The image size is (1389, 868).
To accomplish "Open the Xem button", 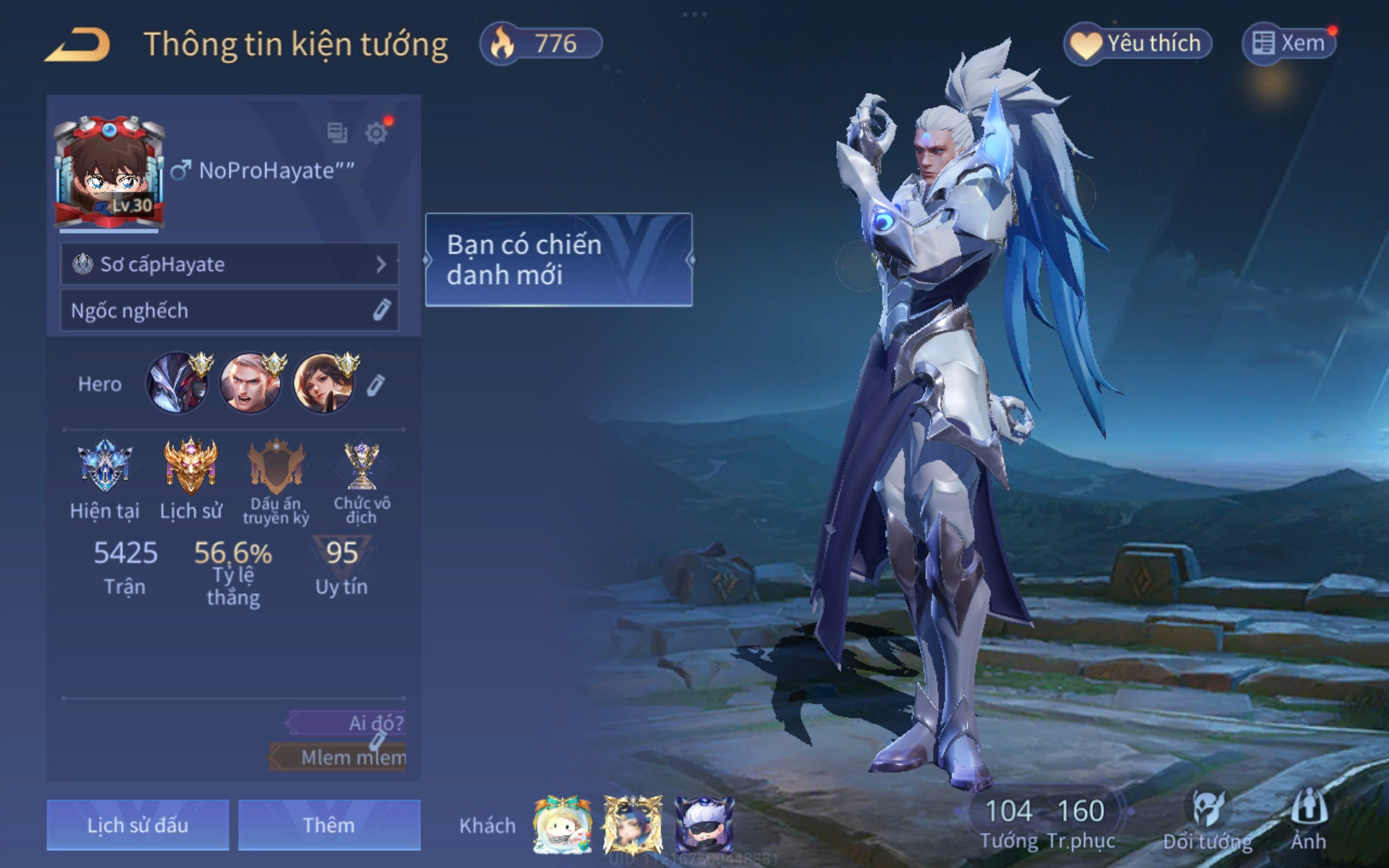I will [1289, 43].
